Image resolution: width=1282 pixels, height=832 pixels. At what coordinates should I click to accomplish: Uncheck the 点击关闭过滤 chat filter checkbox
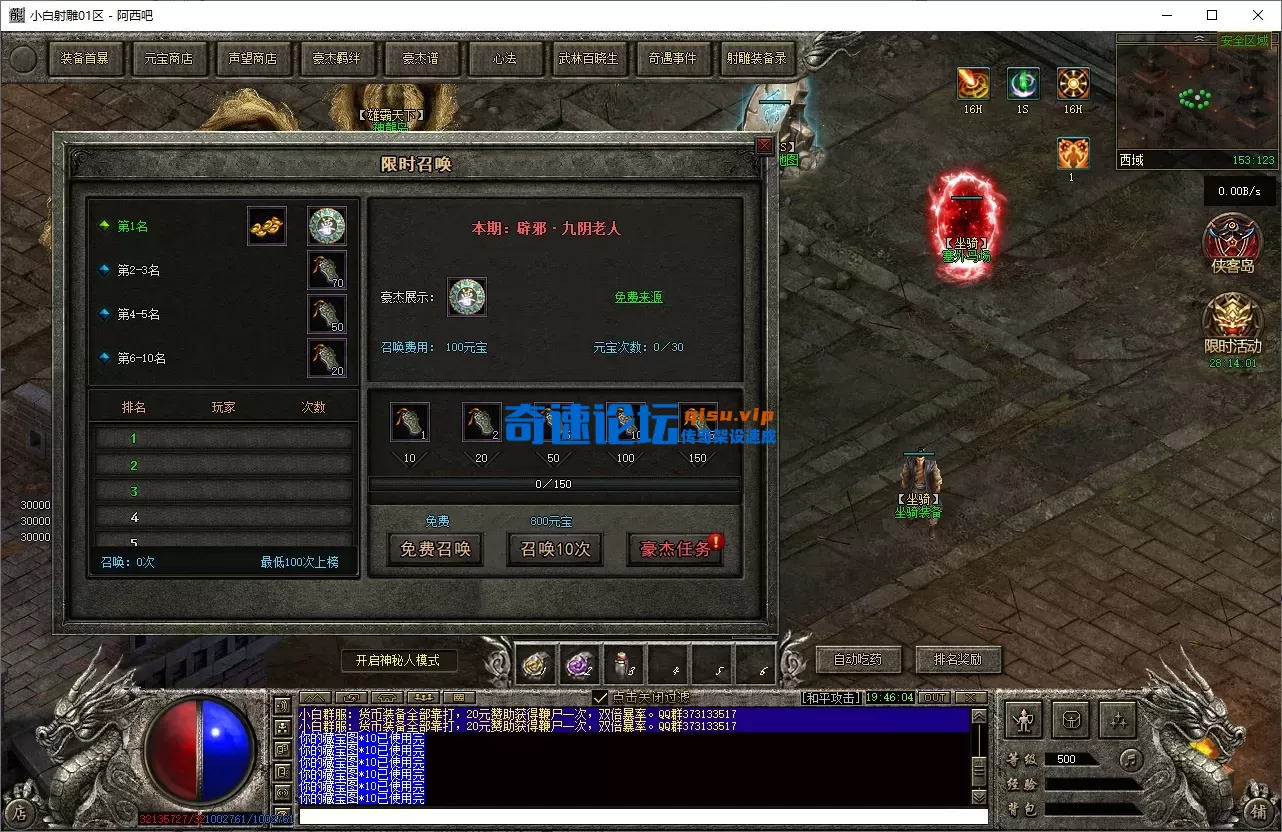tap(601, 698)
